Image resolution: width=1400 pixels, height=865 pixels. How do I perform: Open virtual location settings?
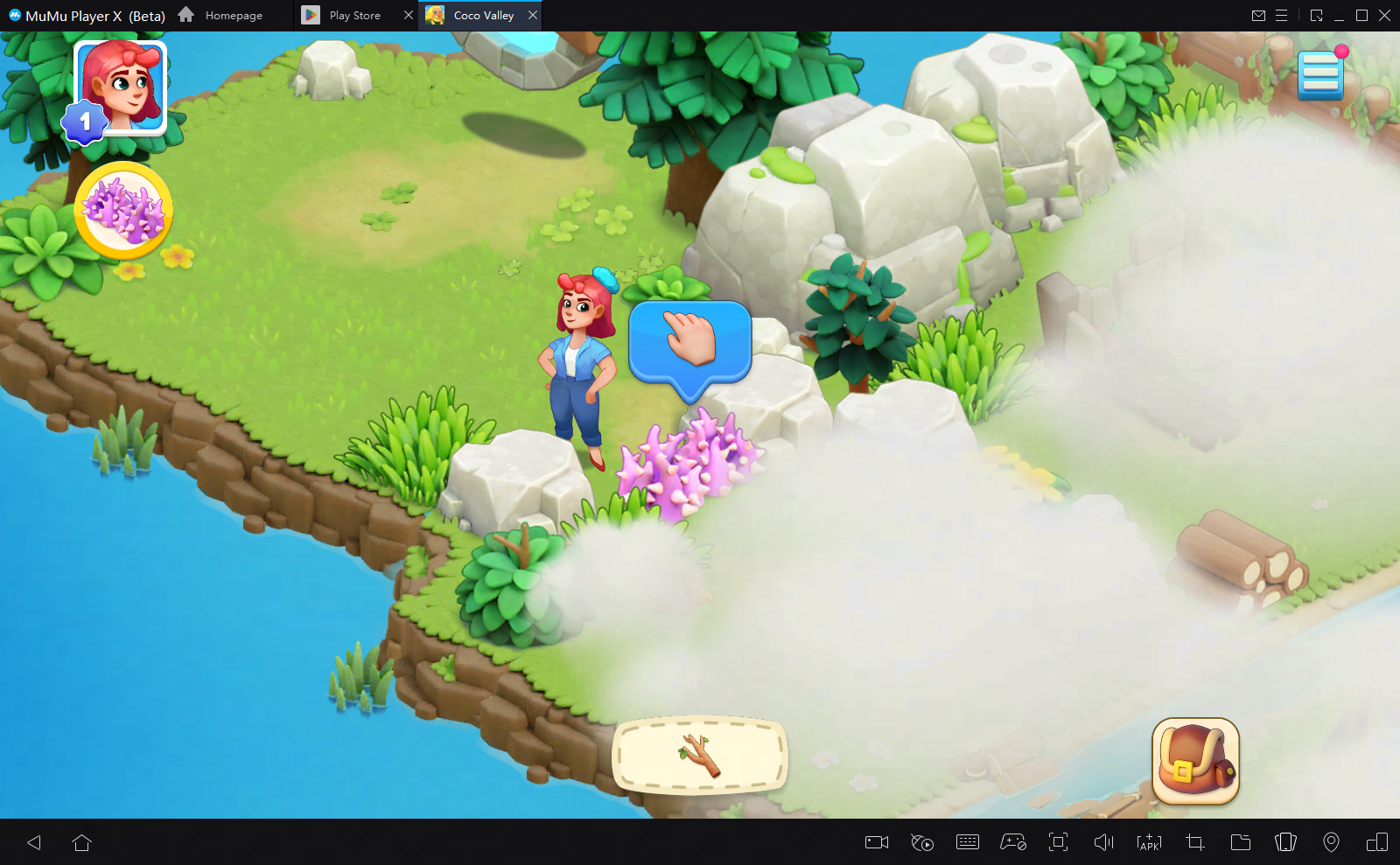coord(1332,842)
